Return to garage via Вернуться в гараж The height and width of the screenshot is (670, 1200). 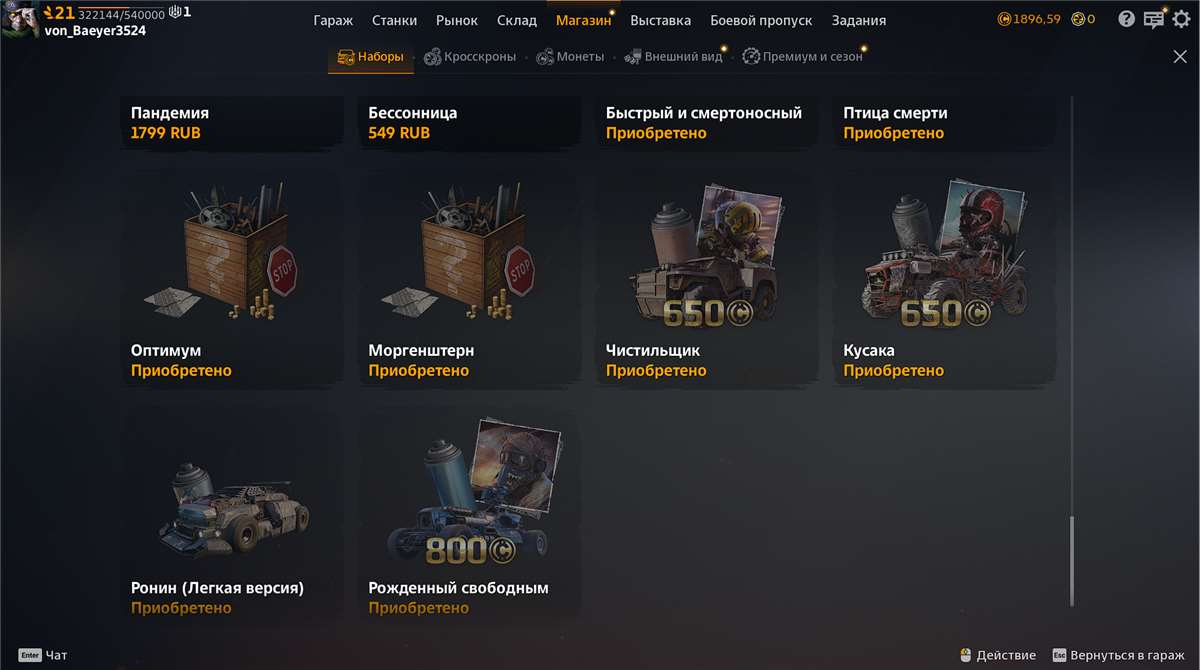pos(1118,655)
